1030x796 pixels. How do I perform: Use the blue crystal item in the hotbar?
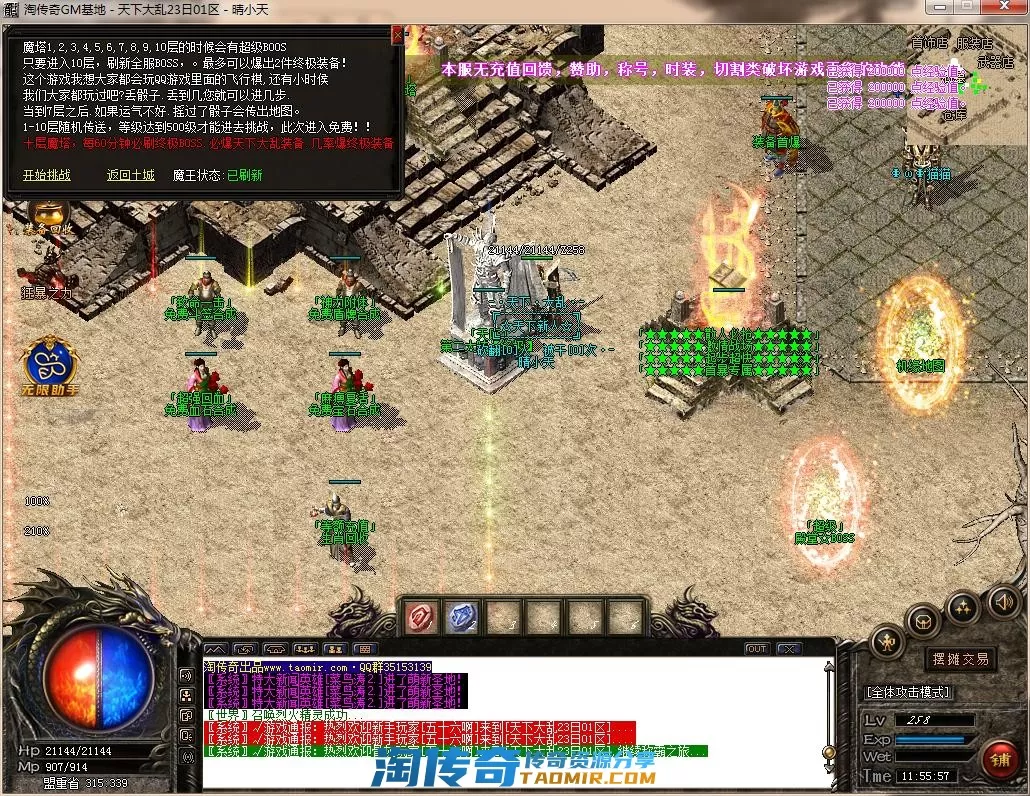tap(461, 617)
